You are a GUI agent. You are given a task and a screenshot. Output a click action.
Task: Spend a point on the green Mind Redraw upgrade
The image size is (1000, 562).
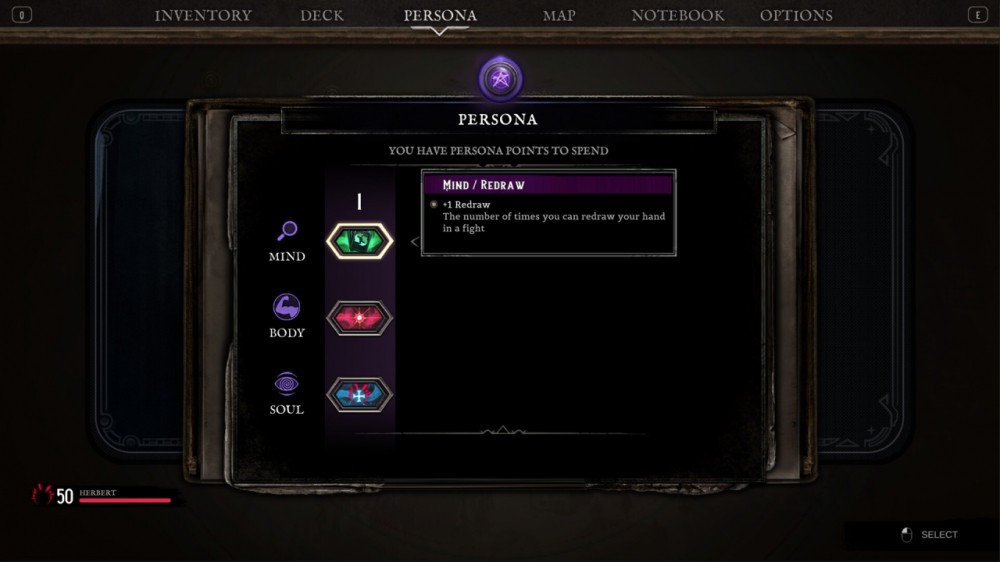click(360, 241)
